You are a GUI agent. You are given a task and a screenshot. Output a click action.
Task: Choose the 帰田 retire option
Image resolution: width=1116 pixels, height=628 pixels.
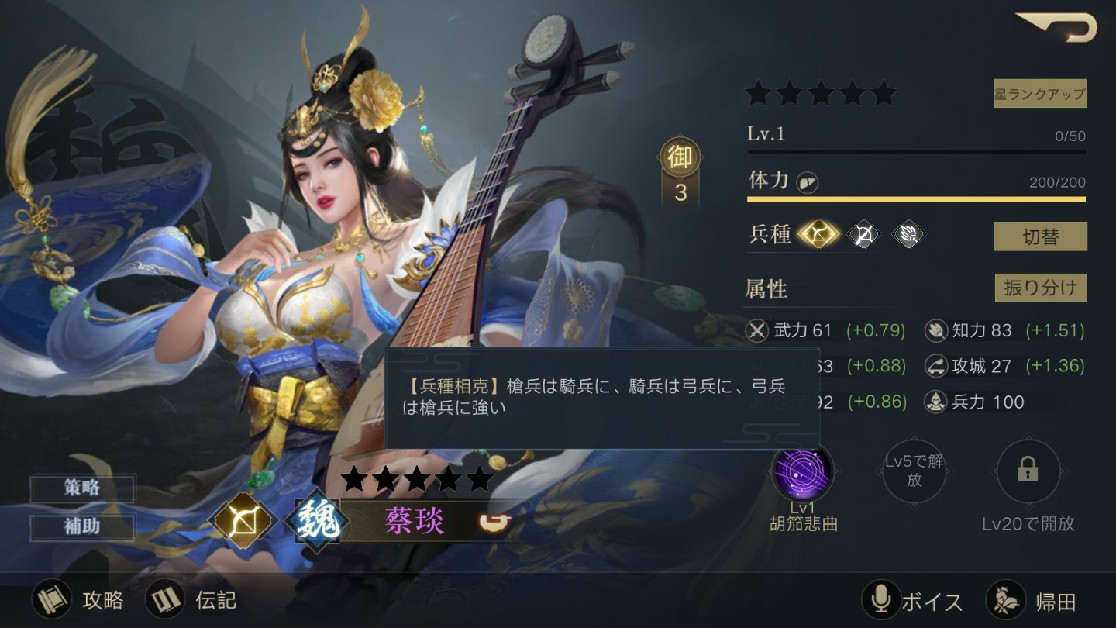point(1032,600)
